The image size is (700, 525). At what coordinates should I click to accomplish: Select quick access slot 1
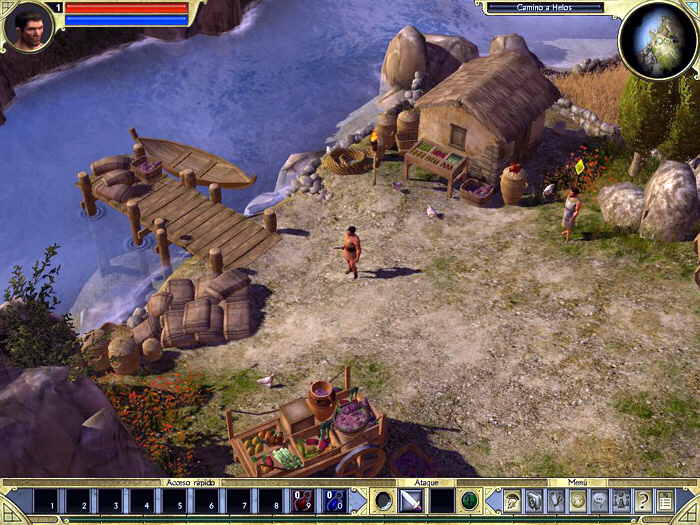pos(50,500)
